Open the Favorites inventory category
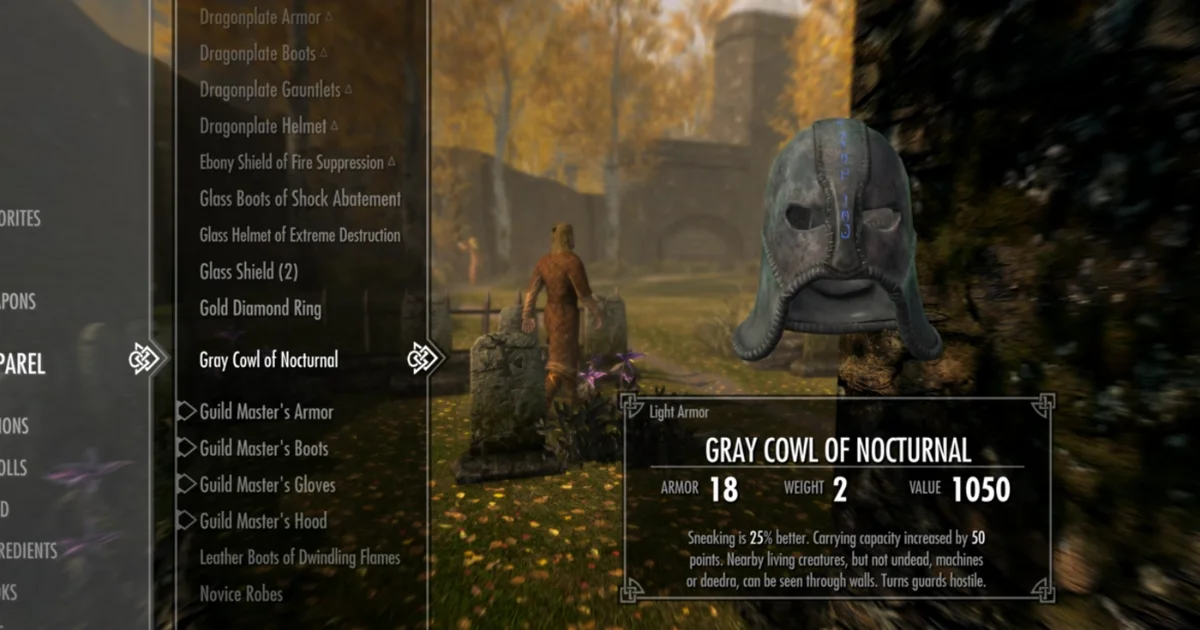Viewport: 1200px width, 630px height. point(20,218)
